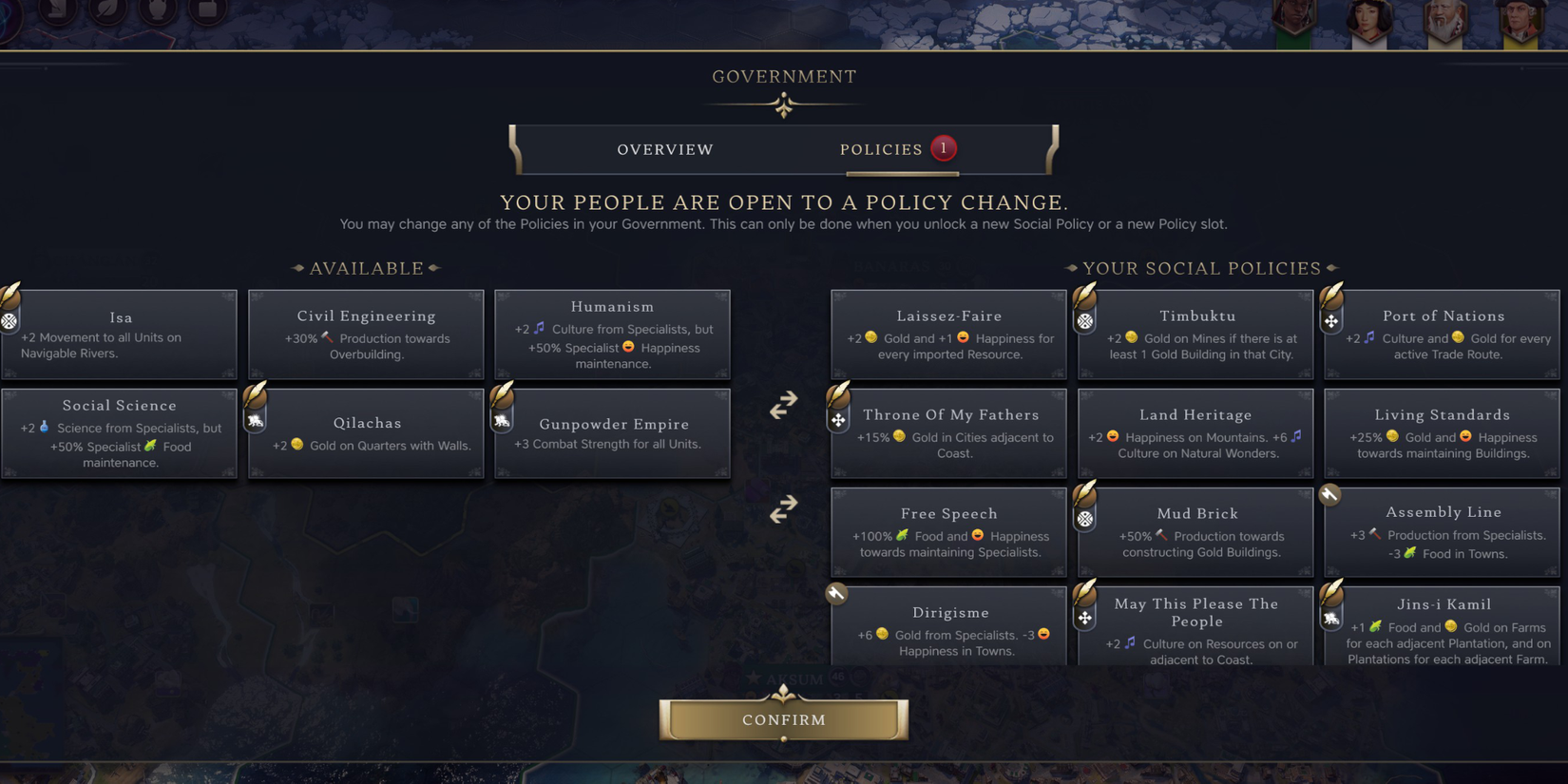Screen dimensions: 1568x784
Task: Toggle the lower policy swap arrows
Action: tap(782, 509)
